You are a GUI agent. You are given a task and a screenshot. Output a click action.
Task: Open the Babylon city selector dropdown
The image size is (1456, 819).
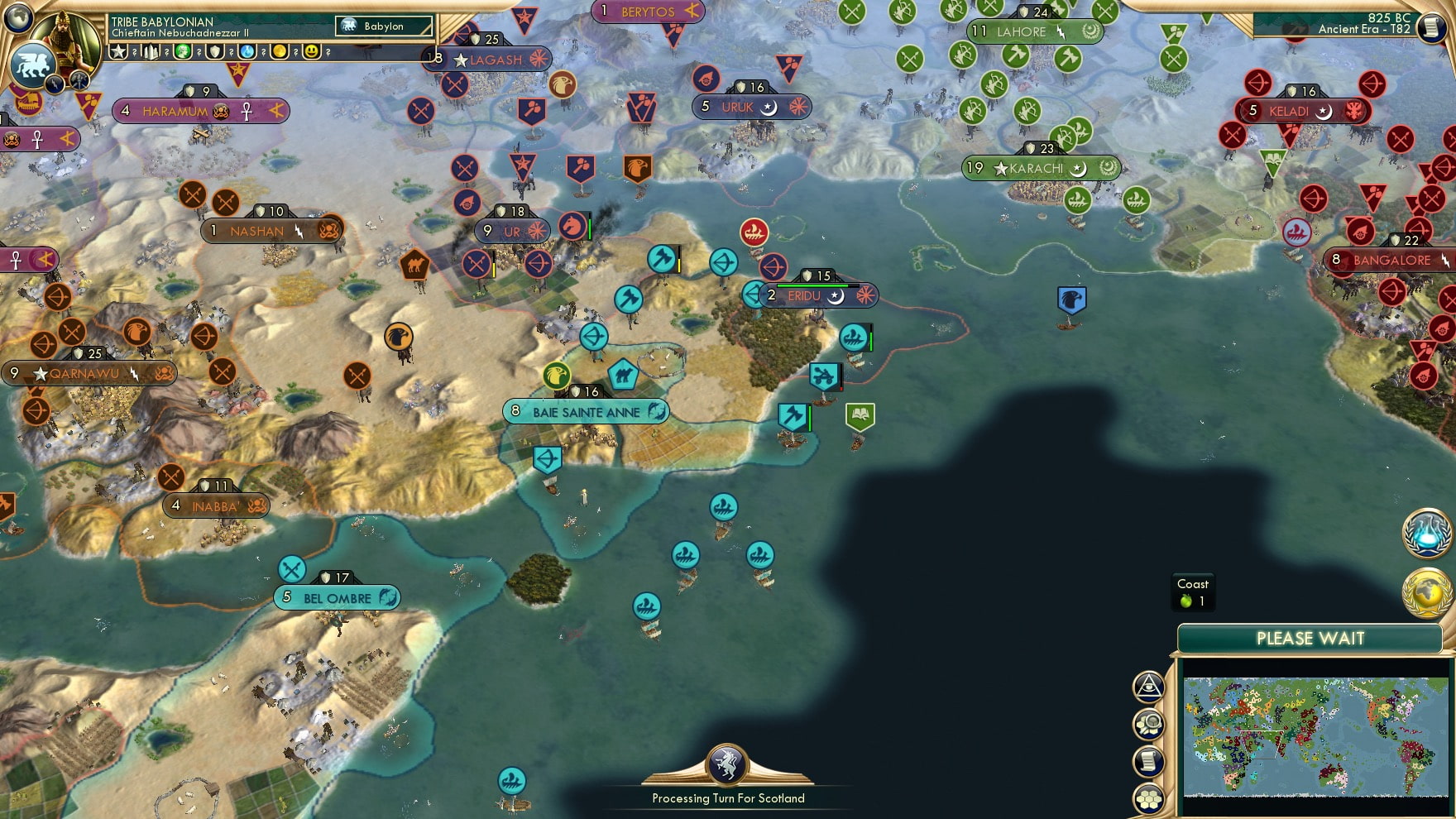383,26
